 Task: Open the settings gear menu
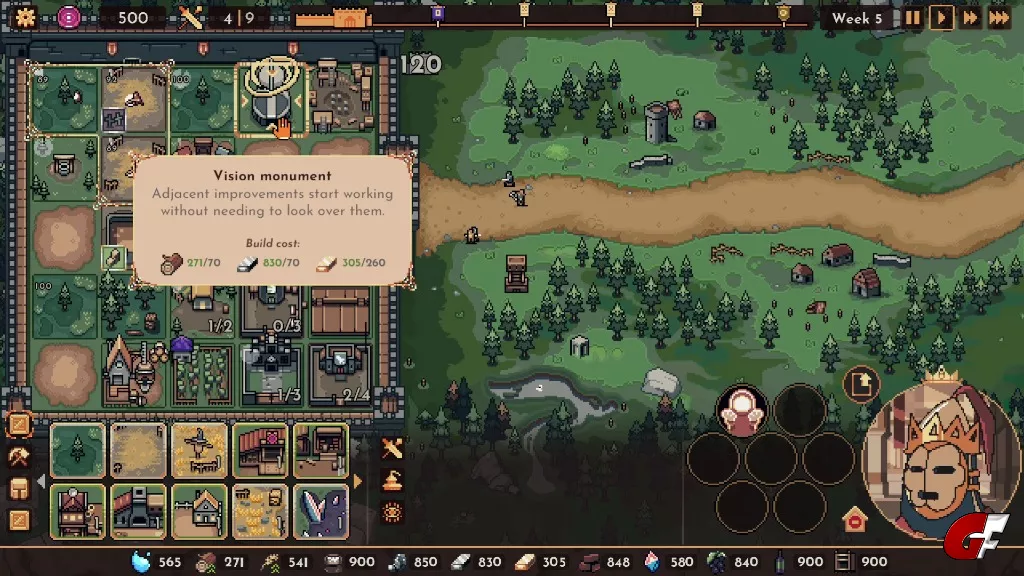(25, 17)
